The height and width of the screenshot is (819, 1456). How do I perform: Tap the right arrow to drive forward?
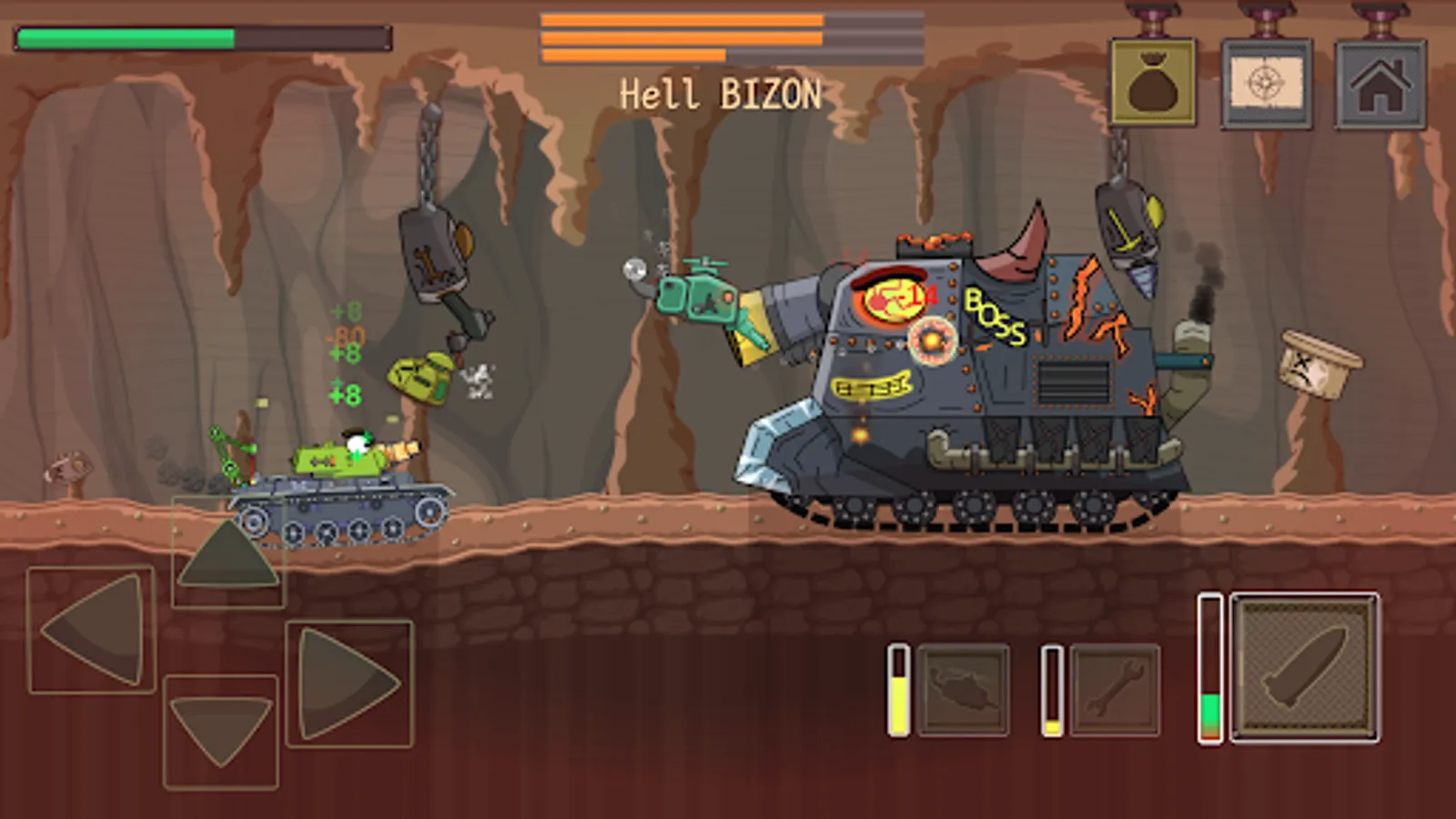click(x=346, y=682)
